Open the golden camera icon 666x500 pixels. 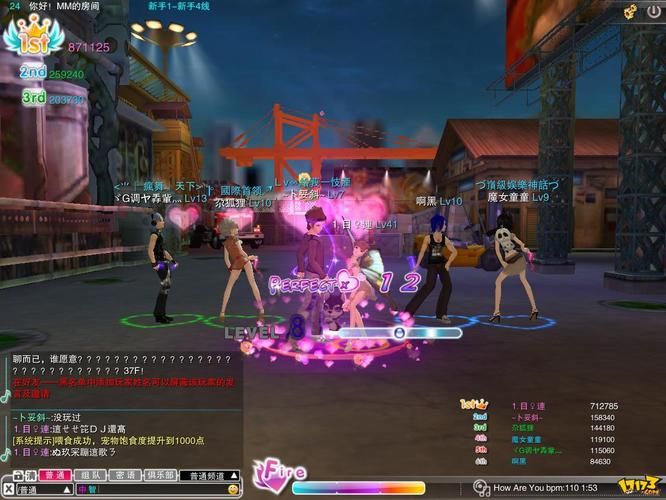[x=630, y=11]
